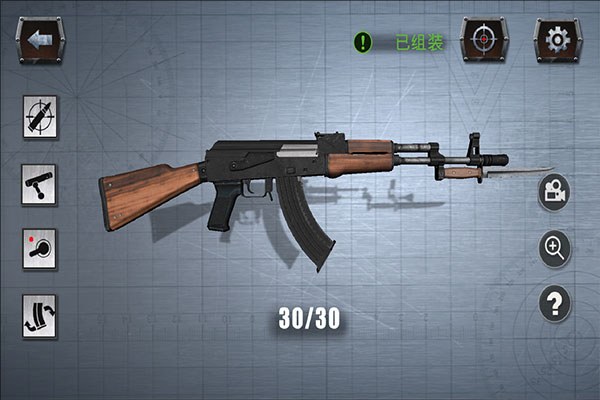Screen dimensions: 600x400
Task: Select the disassembly tool icon
Action: click(x=40, y=118)
